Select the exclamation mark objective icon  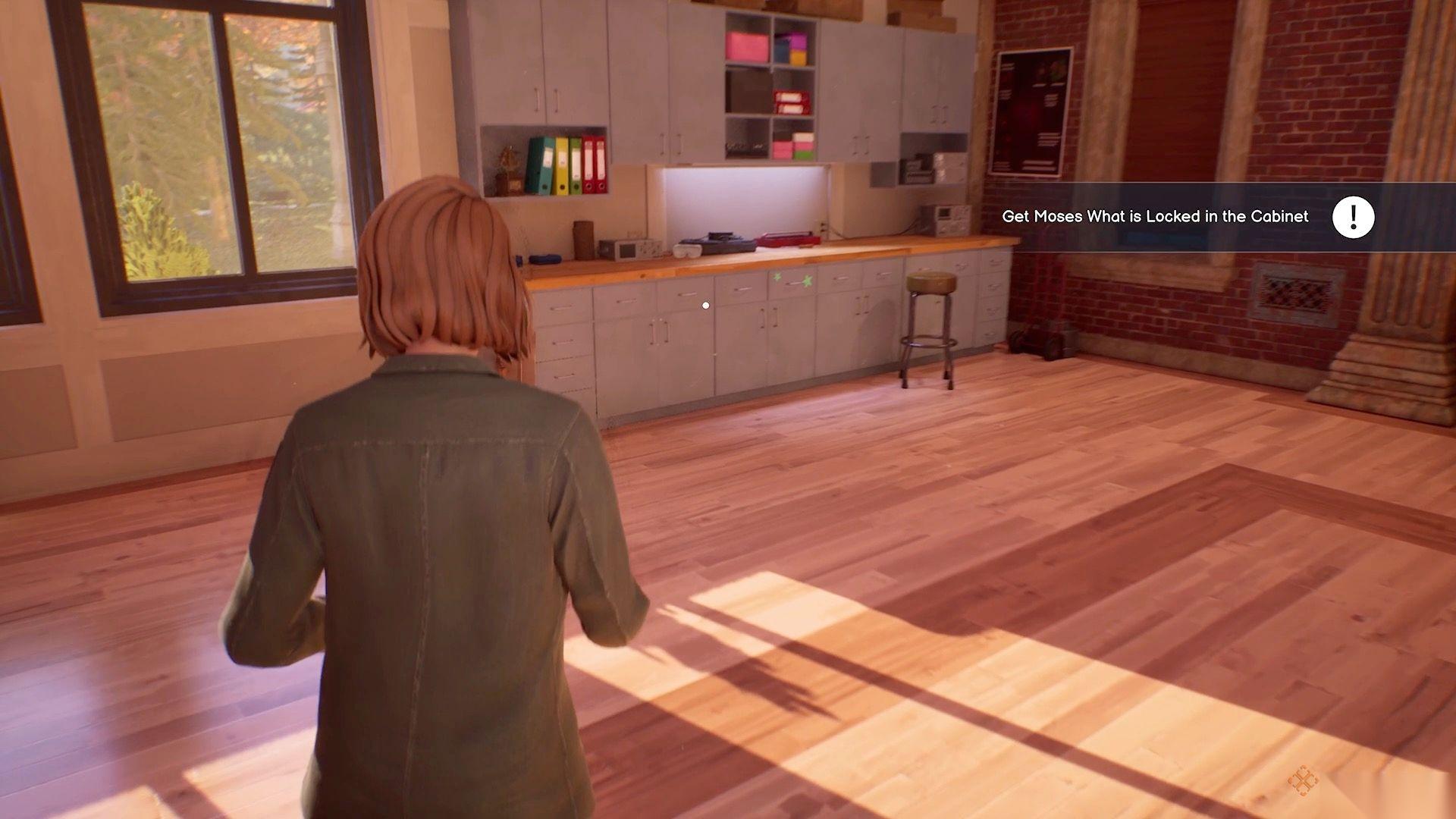1353,218
